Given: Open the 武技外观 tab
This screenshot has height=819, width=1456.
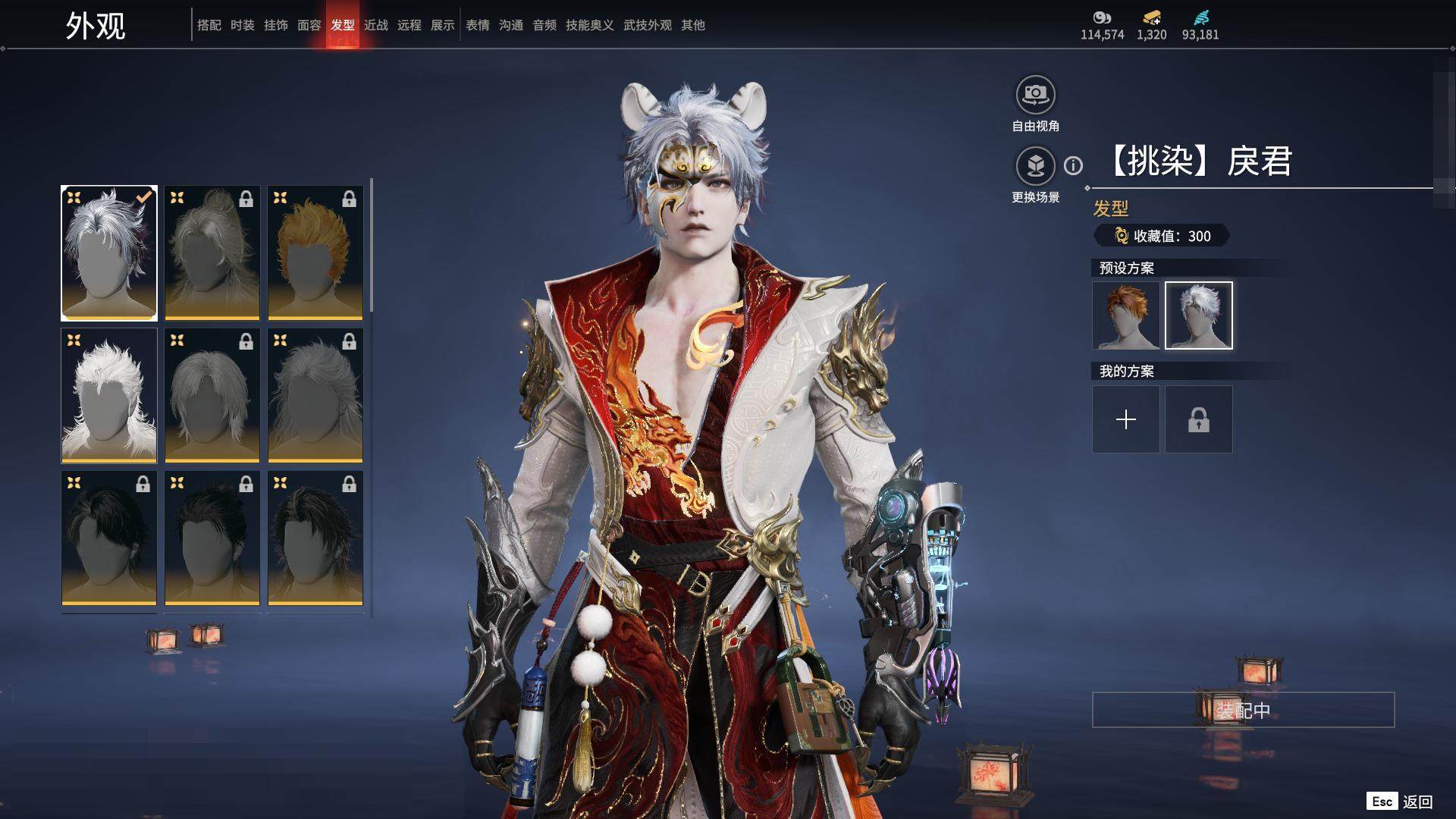Looking at the screenshot, I should [x=648, y=25].
